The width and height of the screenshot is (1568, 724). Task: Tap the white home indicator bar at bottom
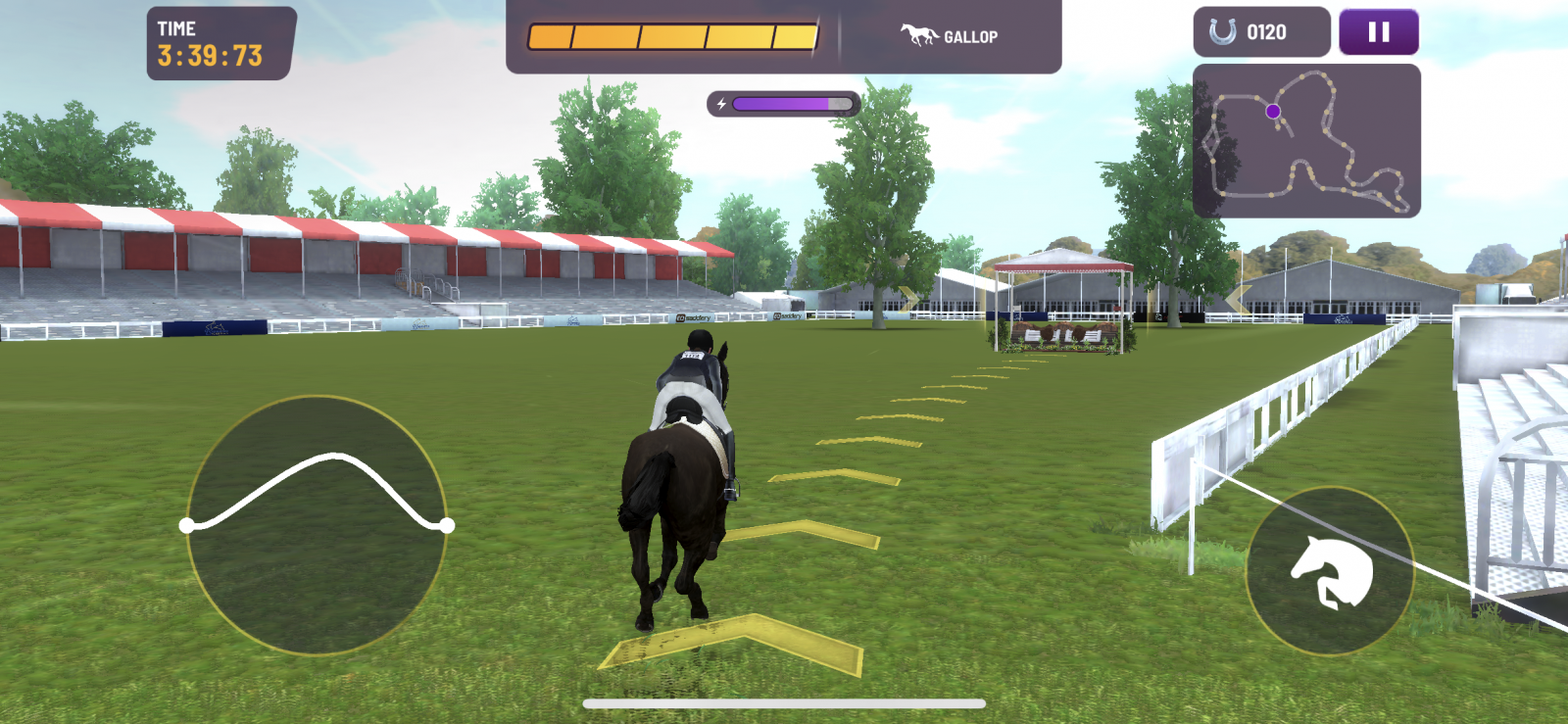(x=784, y=701)
